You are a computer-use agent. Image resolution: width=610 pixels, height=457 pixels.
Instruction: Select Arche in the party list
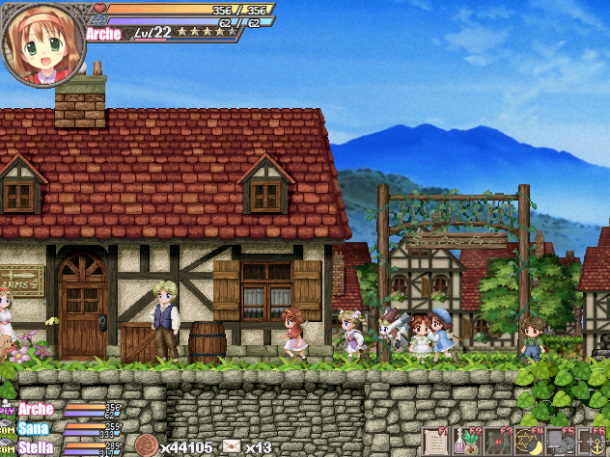coord(36,409)
